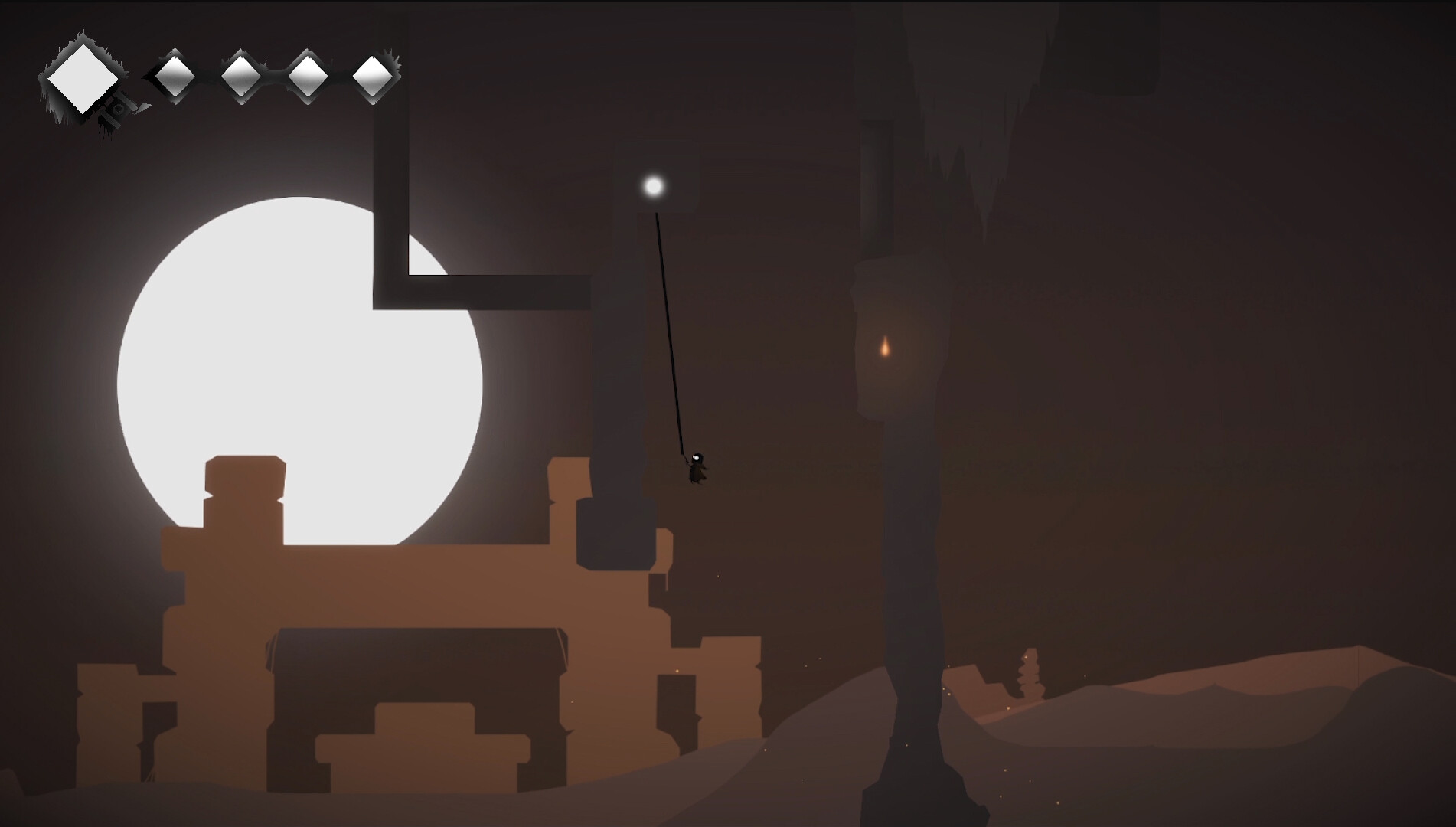Screen dimensions: 1456x827
Task: Switch to the fourth diamond level marker
Action: (x=308, y=77)
